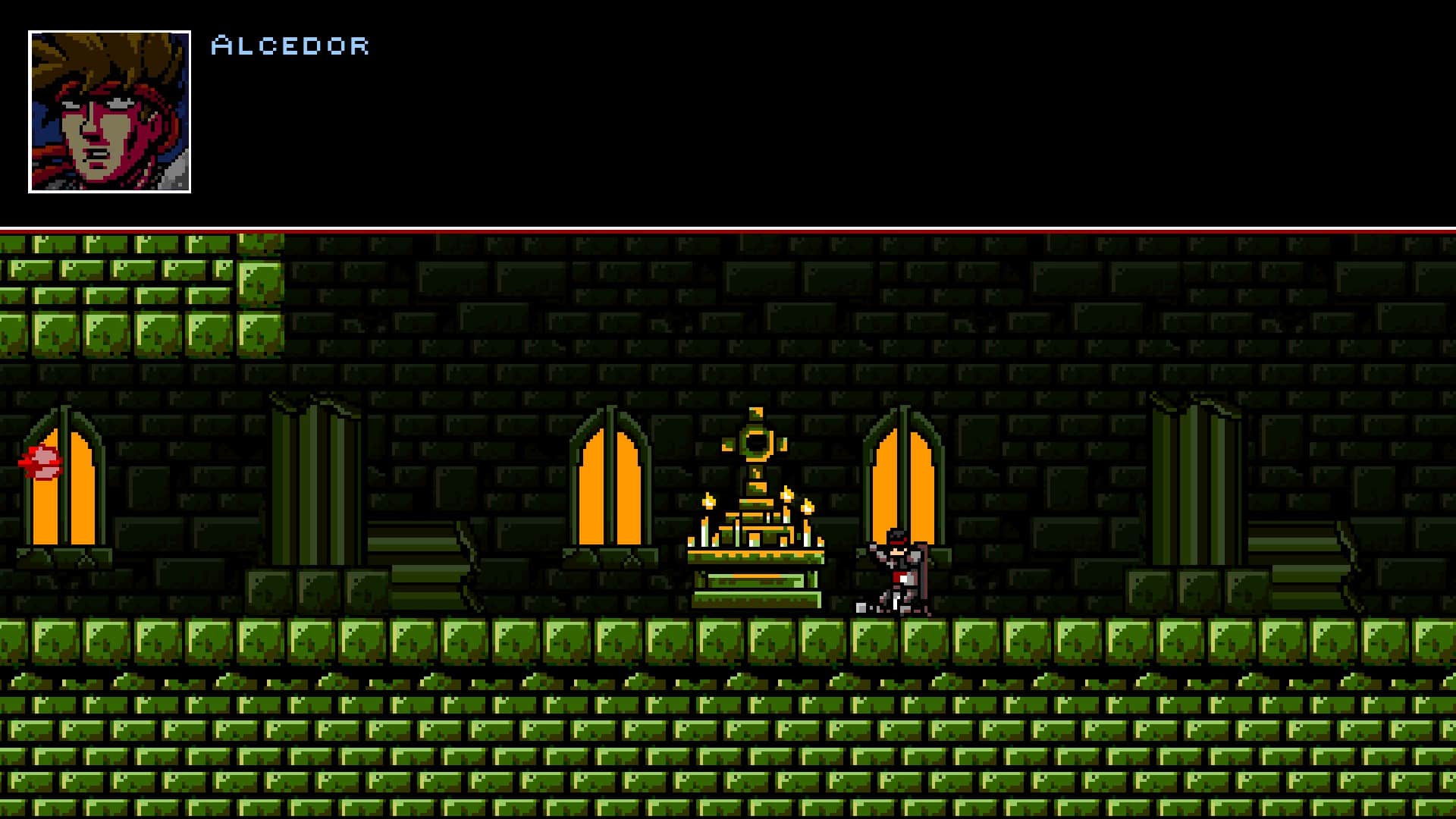Screen dimensions: 1456x819
Task: Toggle the glowing arched window beside the altar
Action: 904,485
